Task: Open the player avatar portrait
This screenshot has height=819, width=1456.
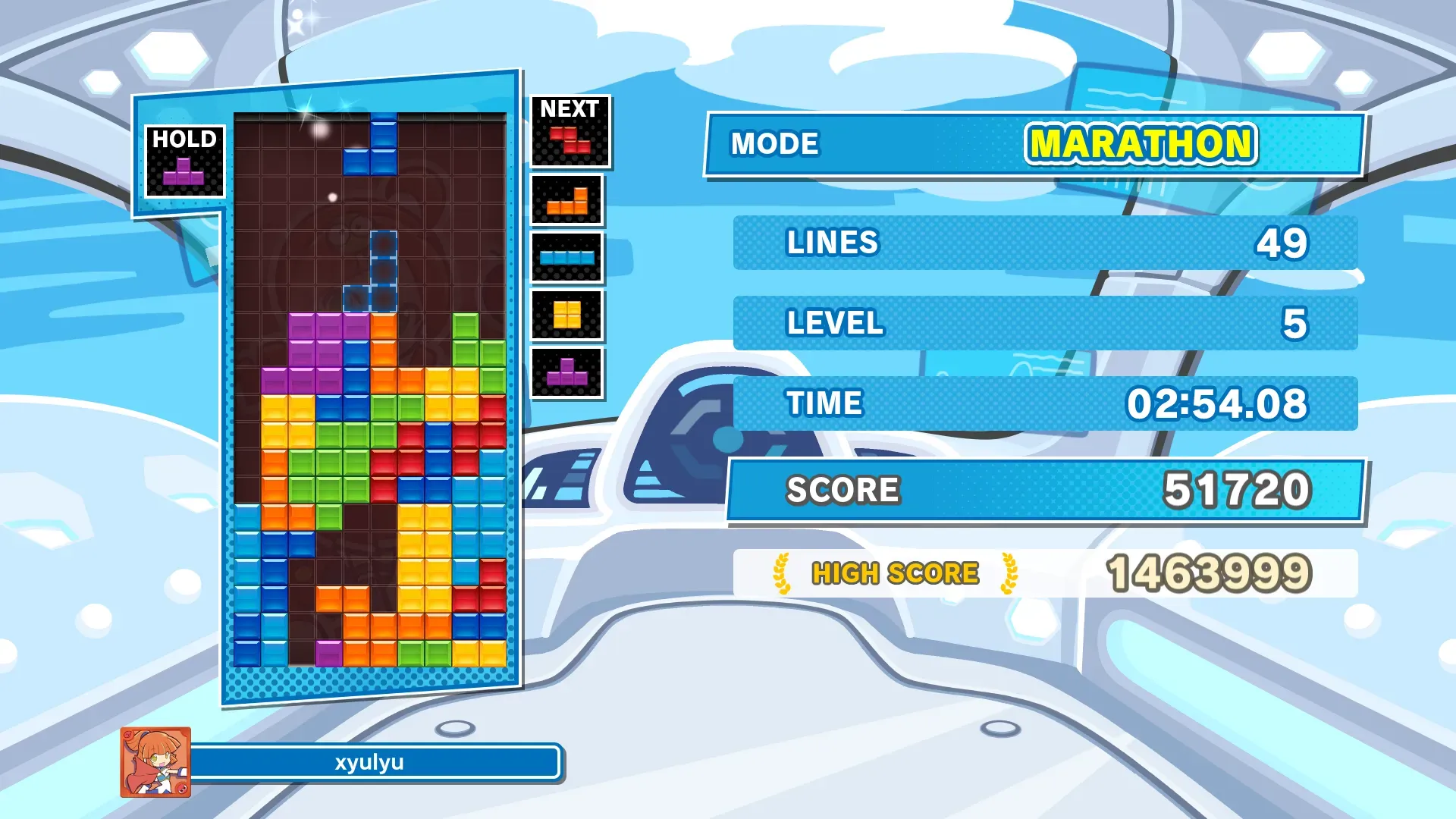Action: coord(155,762)
